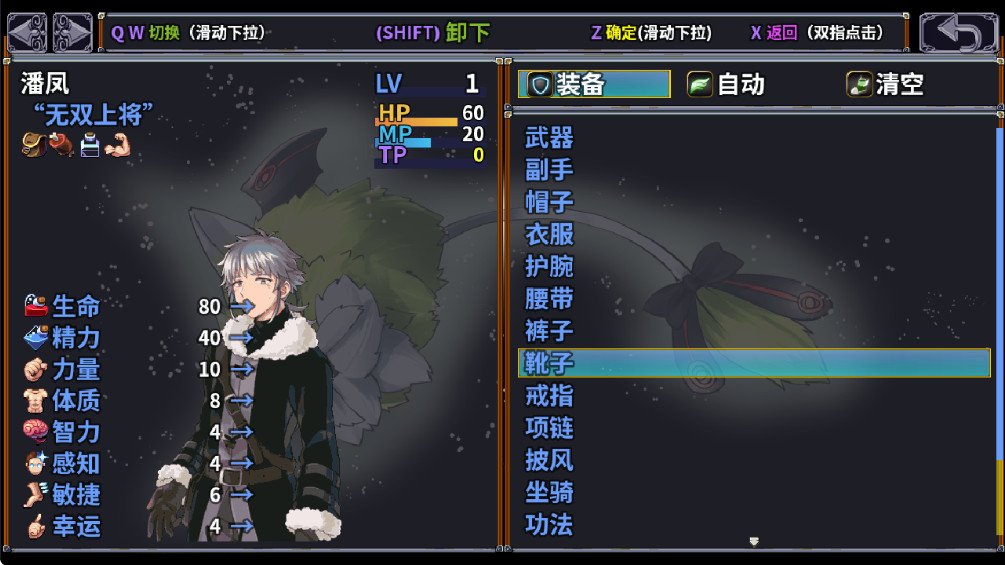Open the 帽子 hat slot

point(550,202)
